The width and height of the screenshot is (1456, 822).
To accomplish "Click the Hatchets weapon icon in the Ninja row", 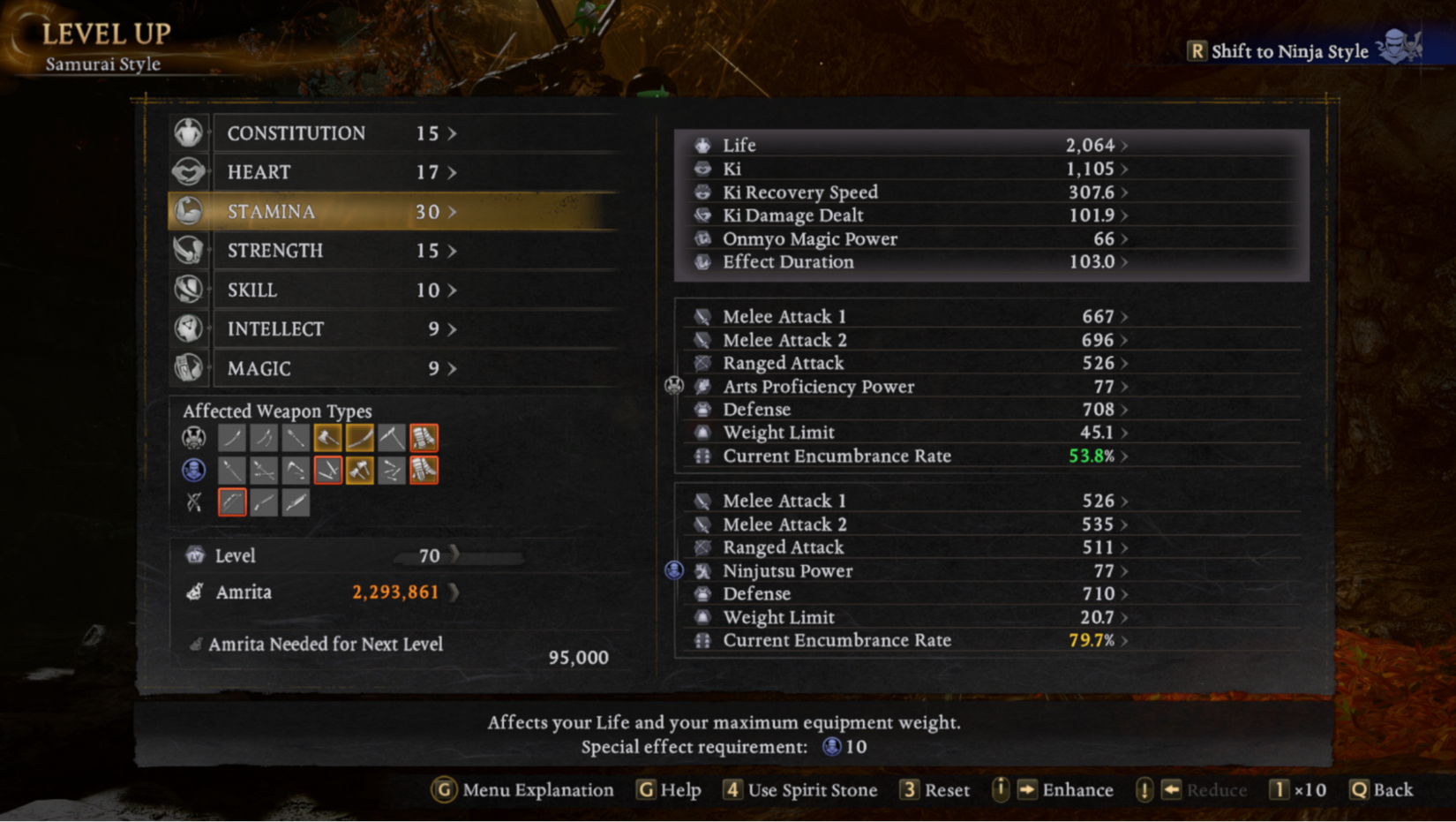I will click(x=361, y=471).
